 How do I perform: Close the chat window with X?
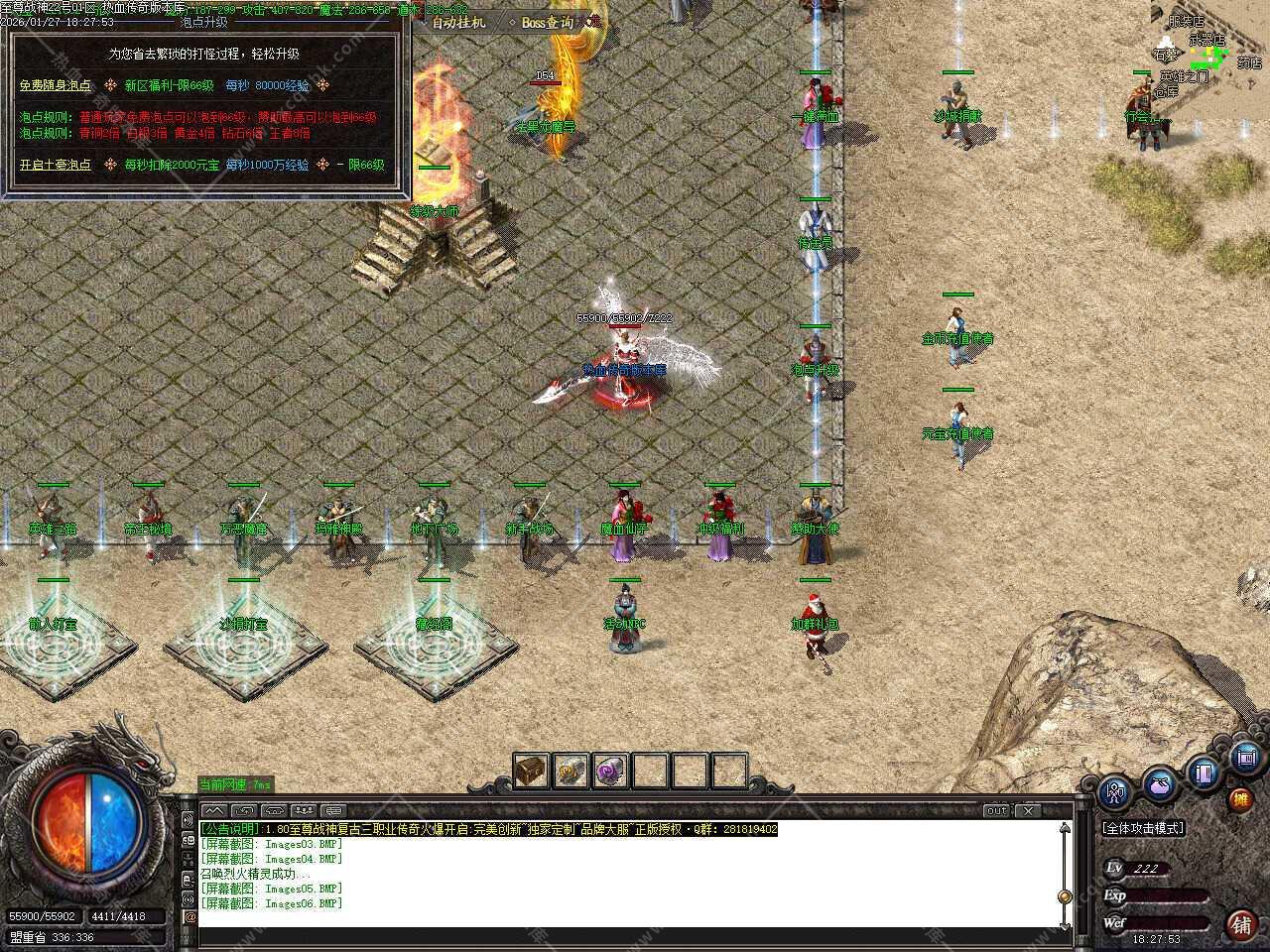coord(1029,810)
